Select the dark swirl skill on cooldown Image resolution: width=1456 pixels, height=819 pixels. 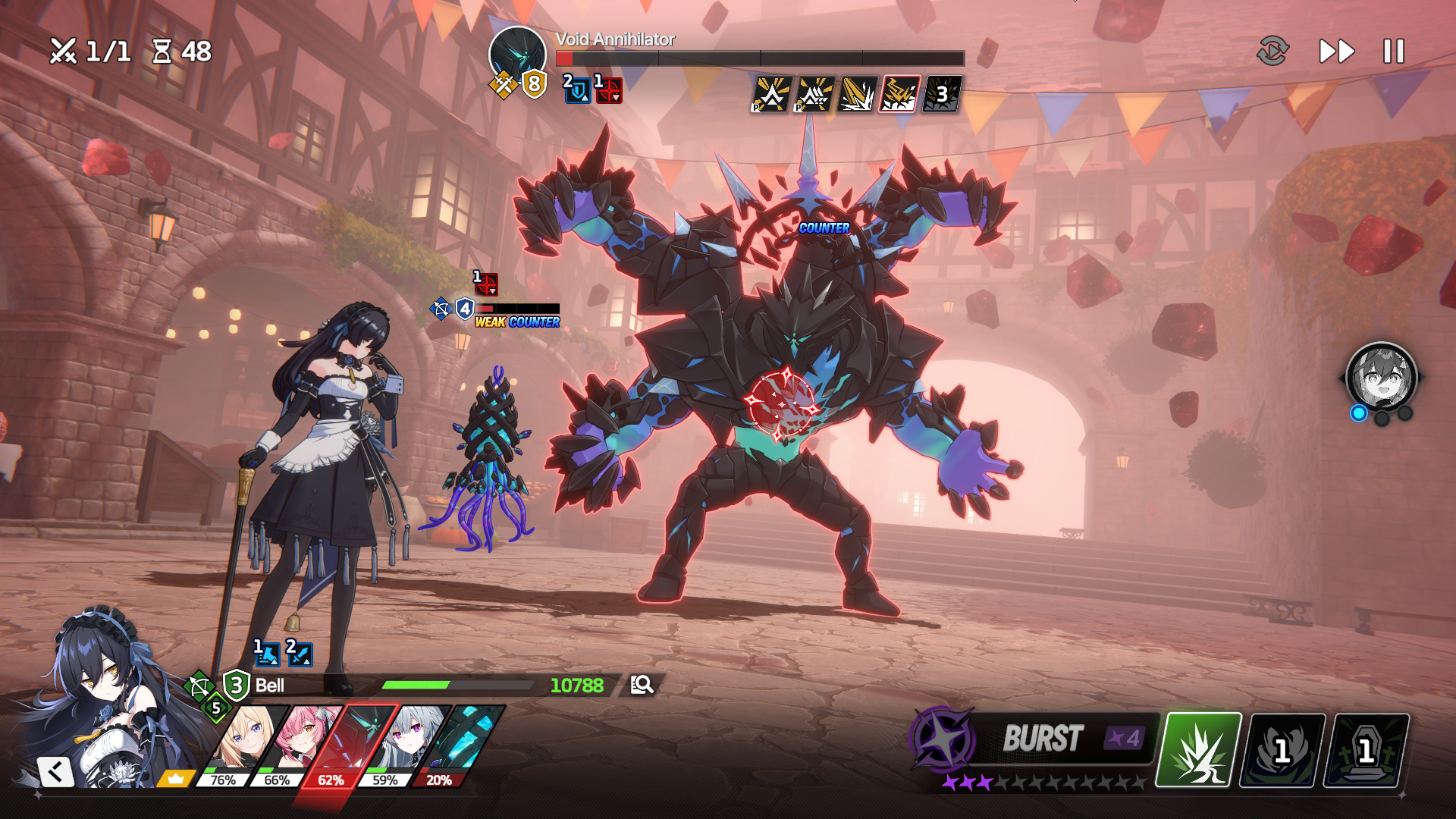(1282, 750)
